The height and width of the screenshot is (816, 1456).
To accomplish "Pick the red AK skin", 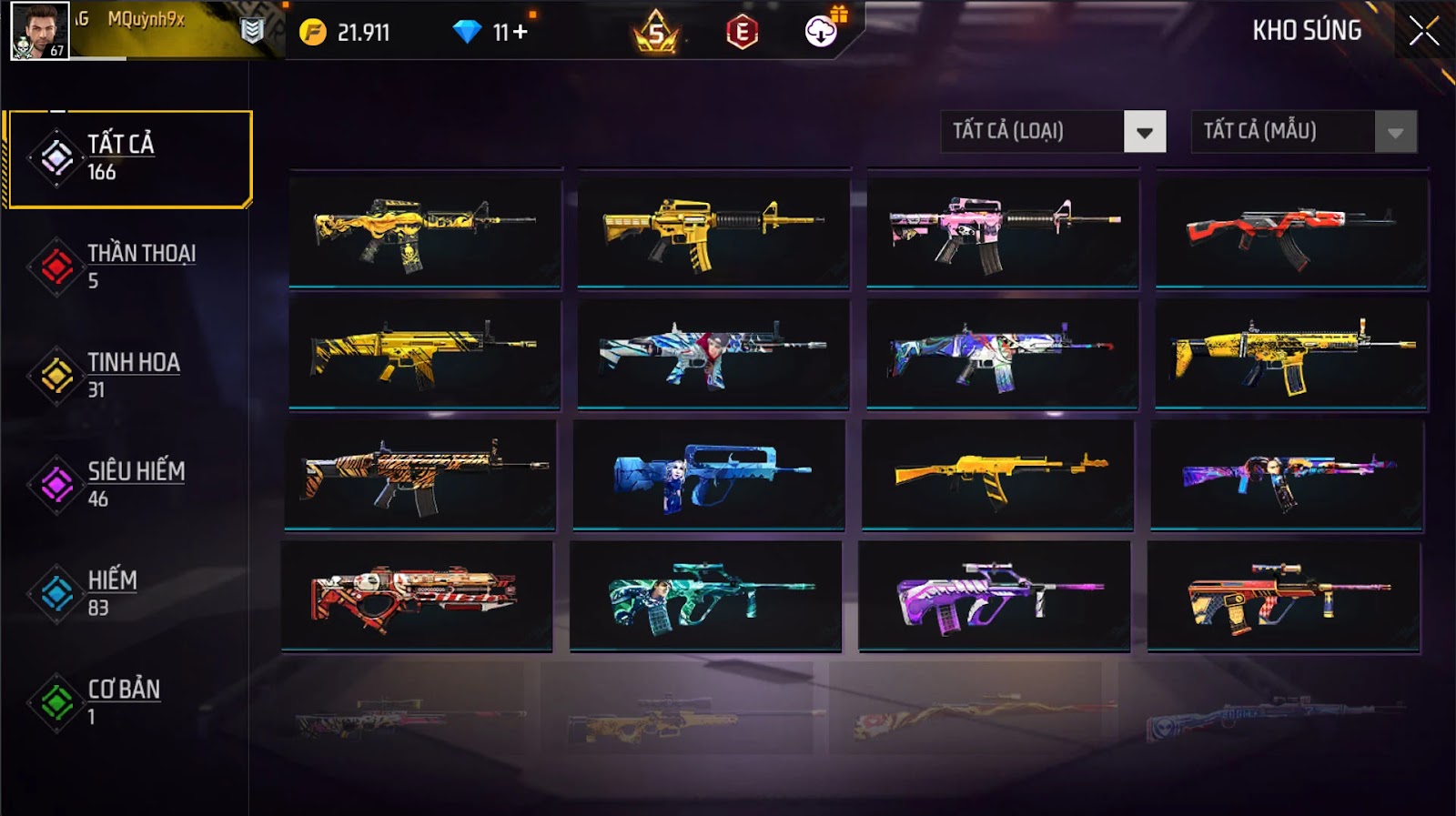I will 1290,234.
